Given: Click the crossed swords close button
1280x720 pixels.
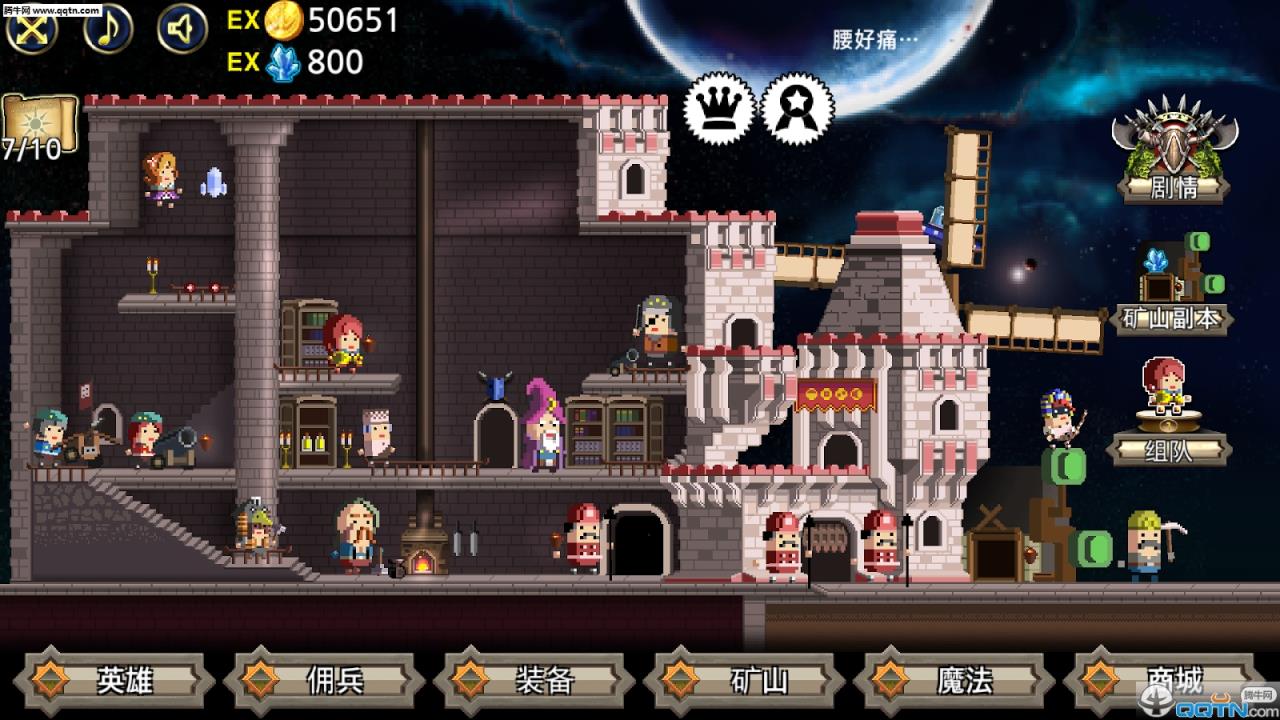Looking at the screenshot, I should pyautogui.click(x=32, y=28).
